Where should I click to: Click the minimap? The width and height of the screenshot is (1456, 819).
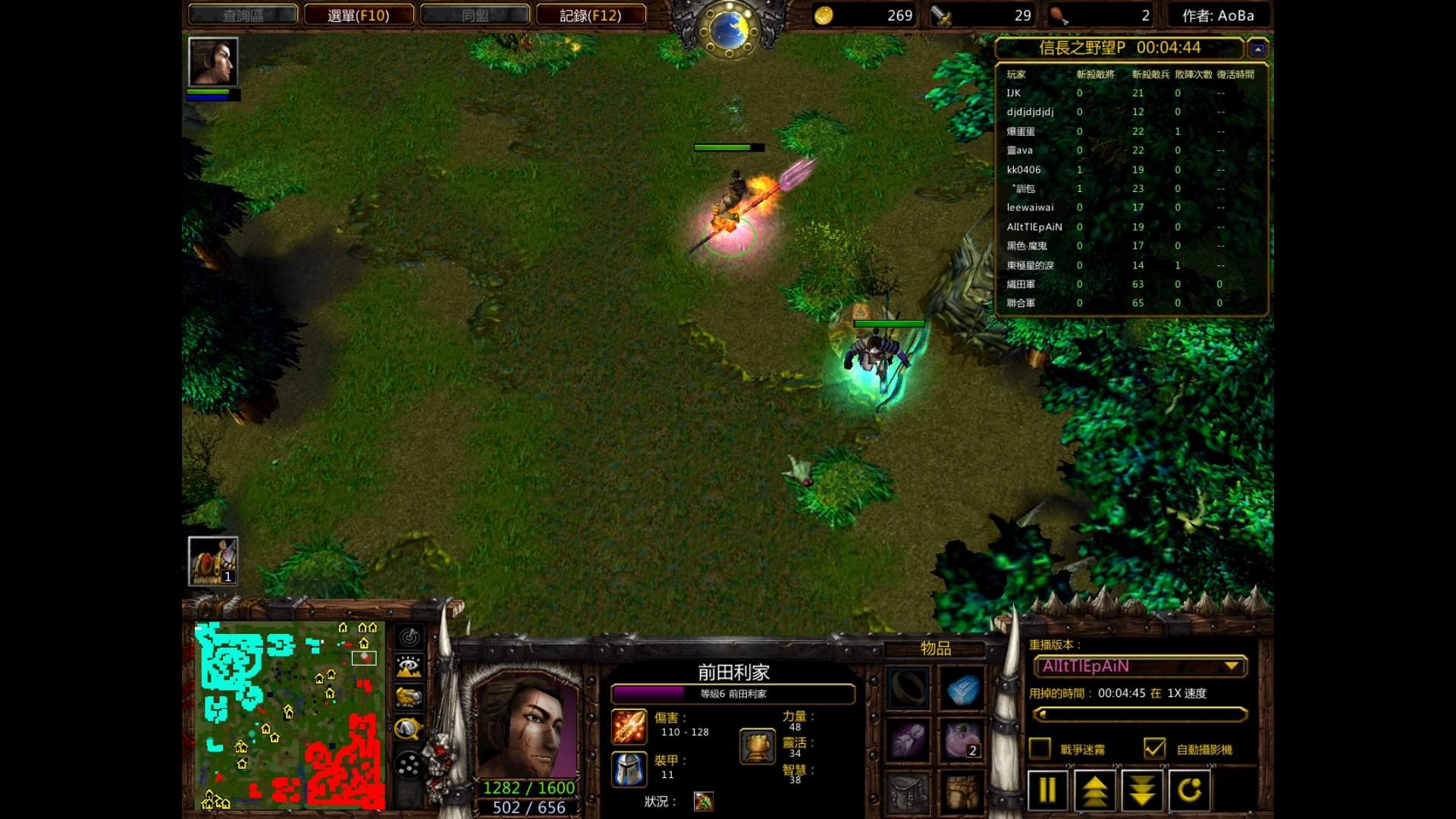click(290, 715)
